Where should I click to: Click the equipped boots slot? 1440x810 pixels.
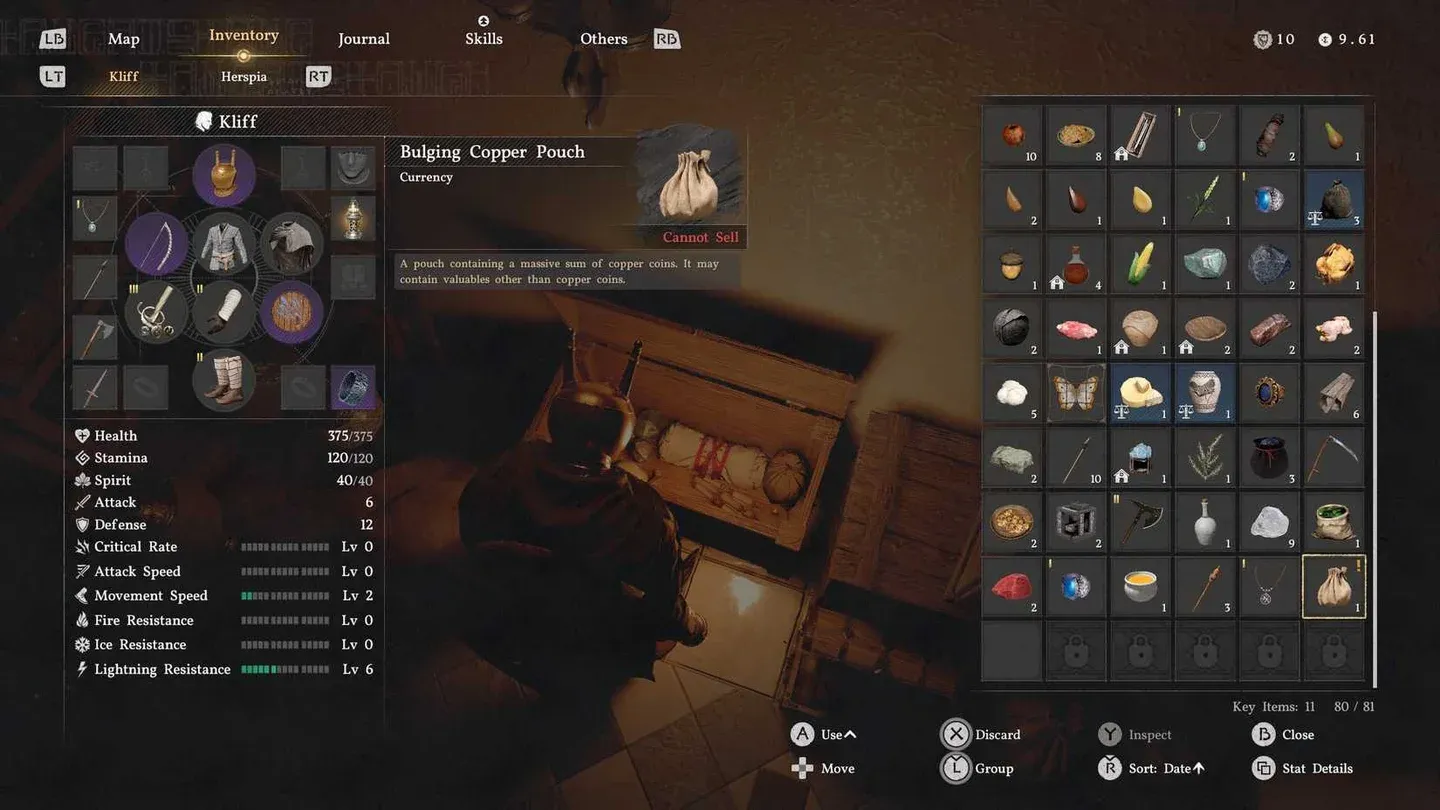pyautogui.click(x=224, y=380)
